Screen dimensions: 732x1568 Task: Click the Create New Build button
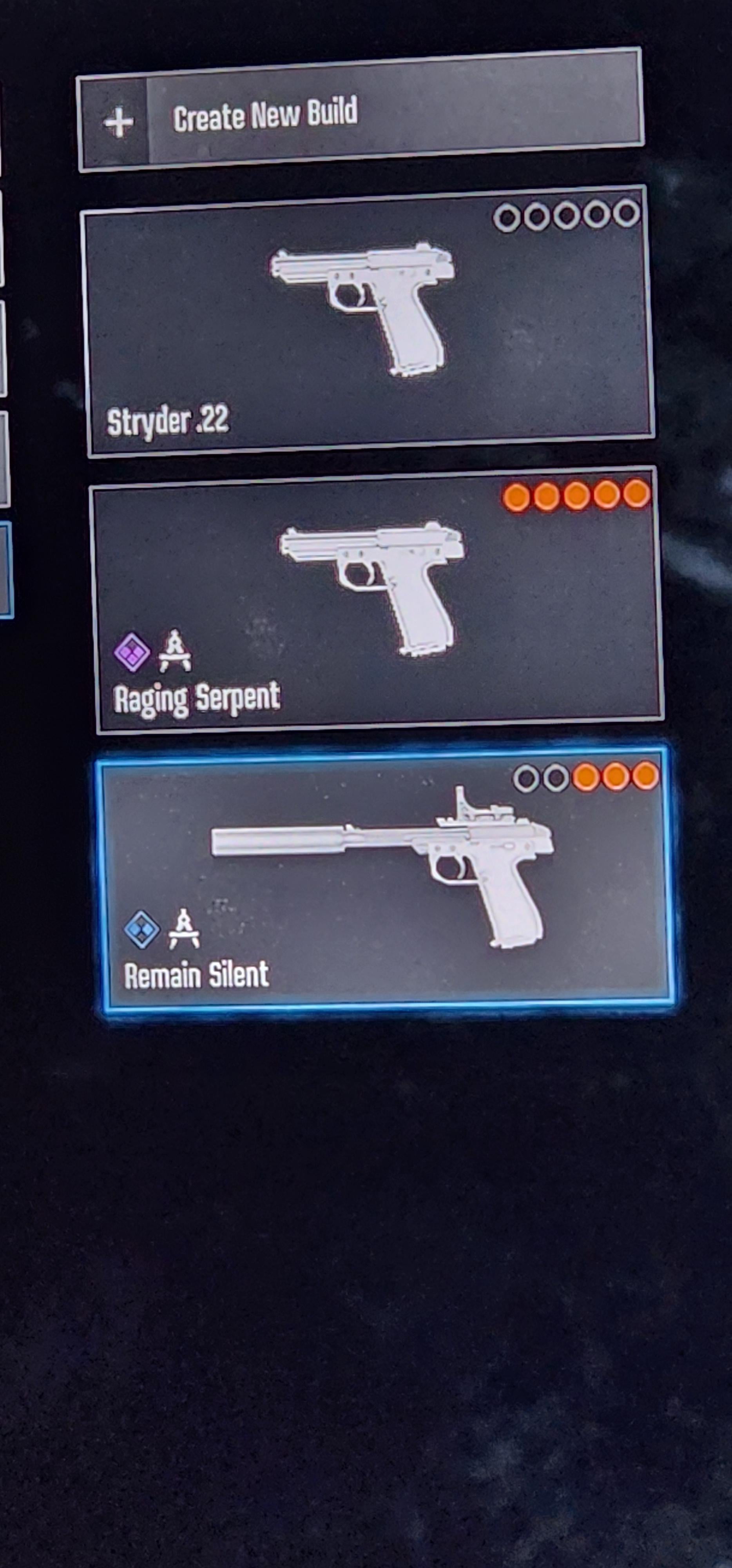coord(360,111)
